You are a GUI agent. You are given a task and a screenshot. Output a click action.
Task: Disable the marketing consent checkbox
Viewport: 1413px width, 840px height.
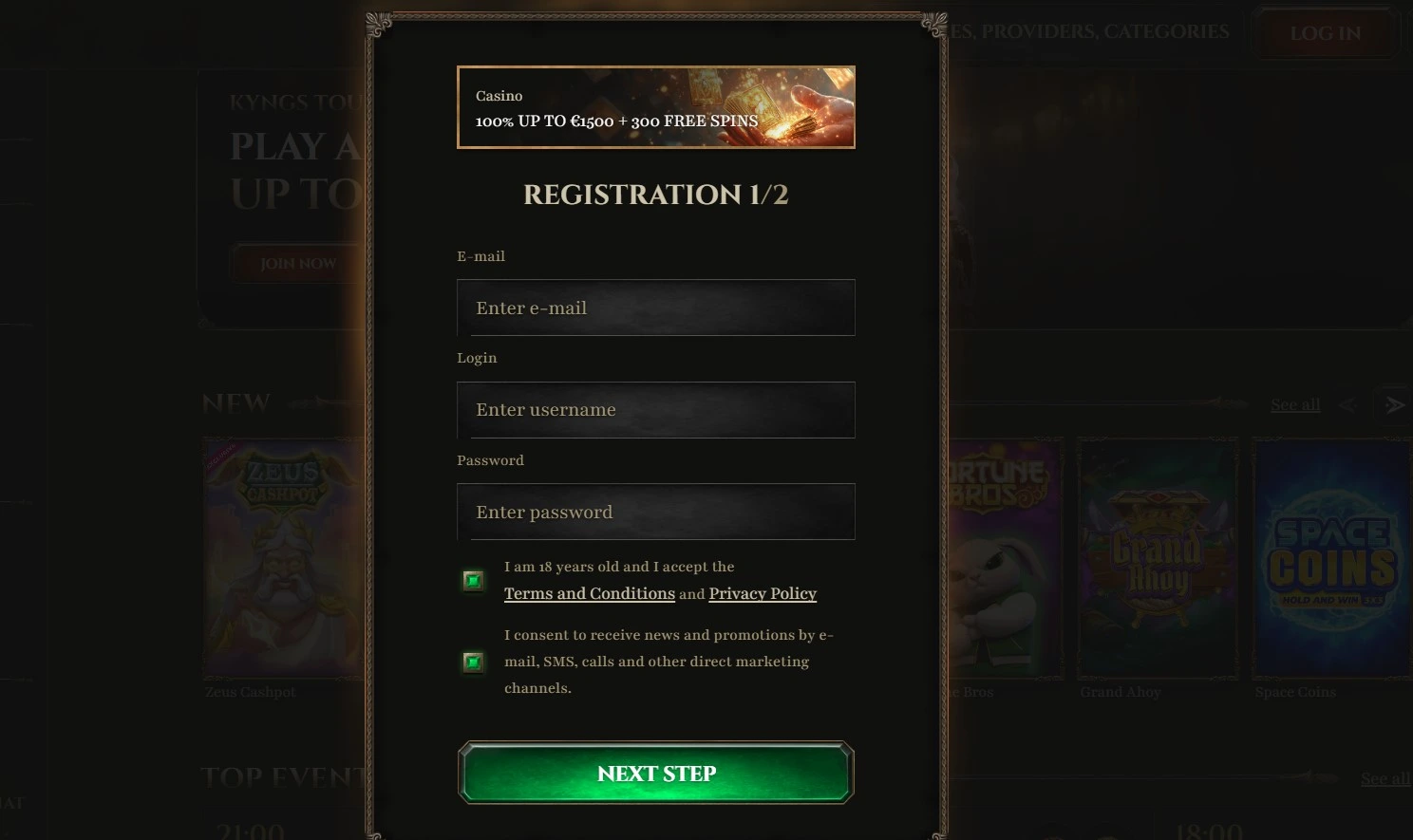click(x=473, y=662)
